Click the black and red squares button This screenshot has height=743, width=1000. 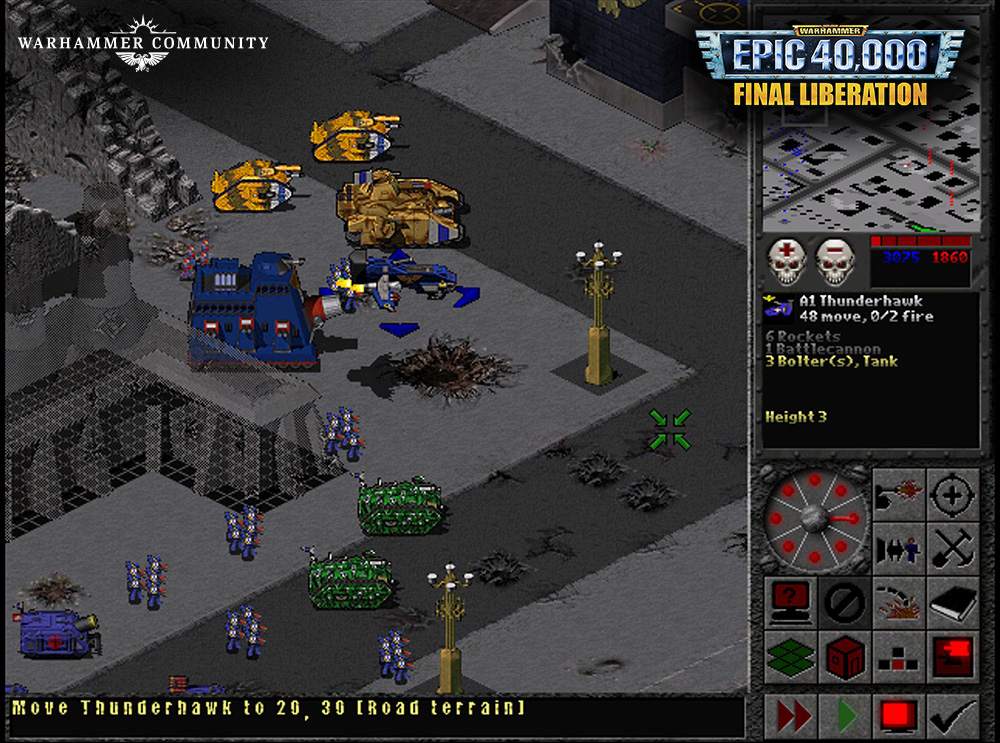click(898, 656)
